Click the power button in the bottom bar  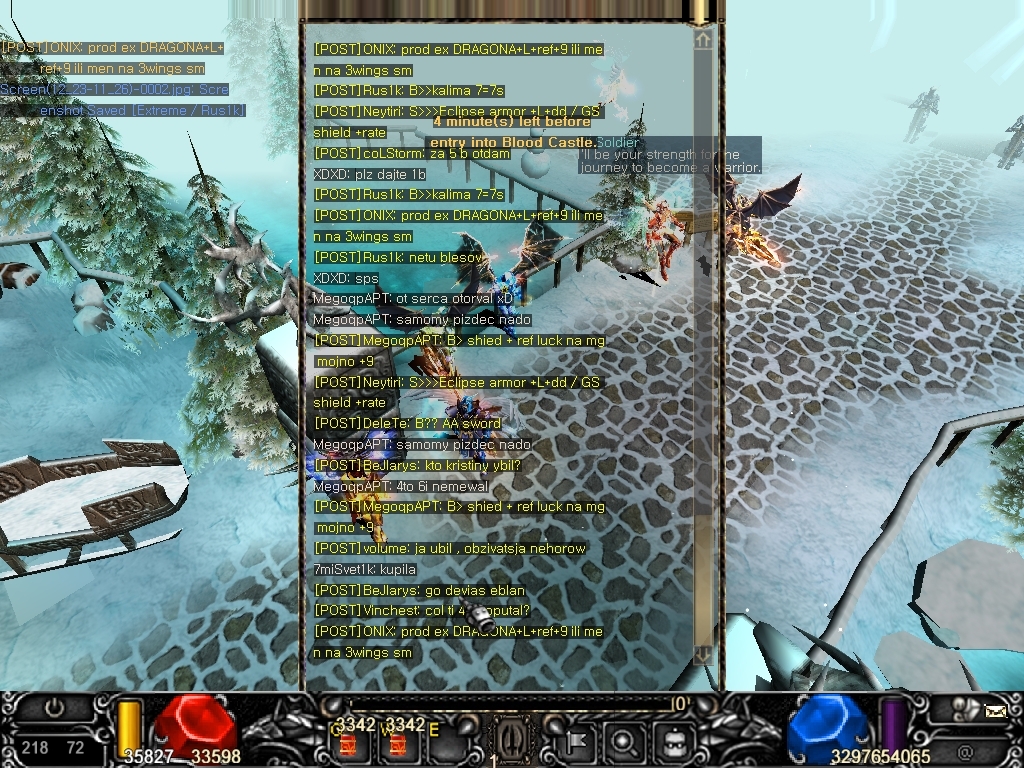pos(53,707)
